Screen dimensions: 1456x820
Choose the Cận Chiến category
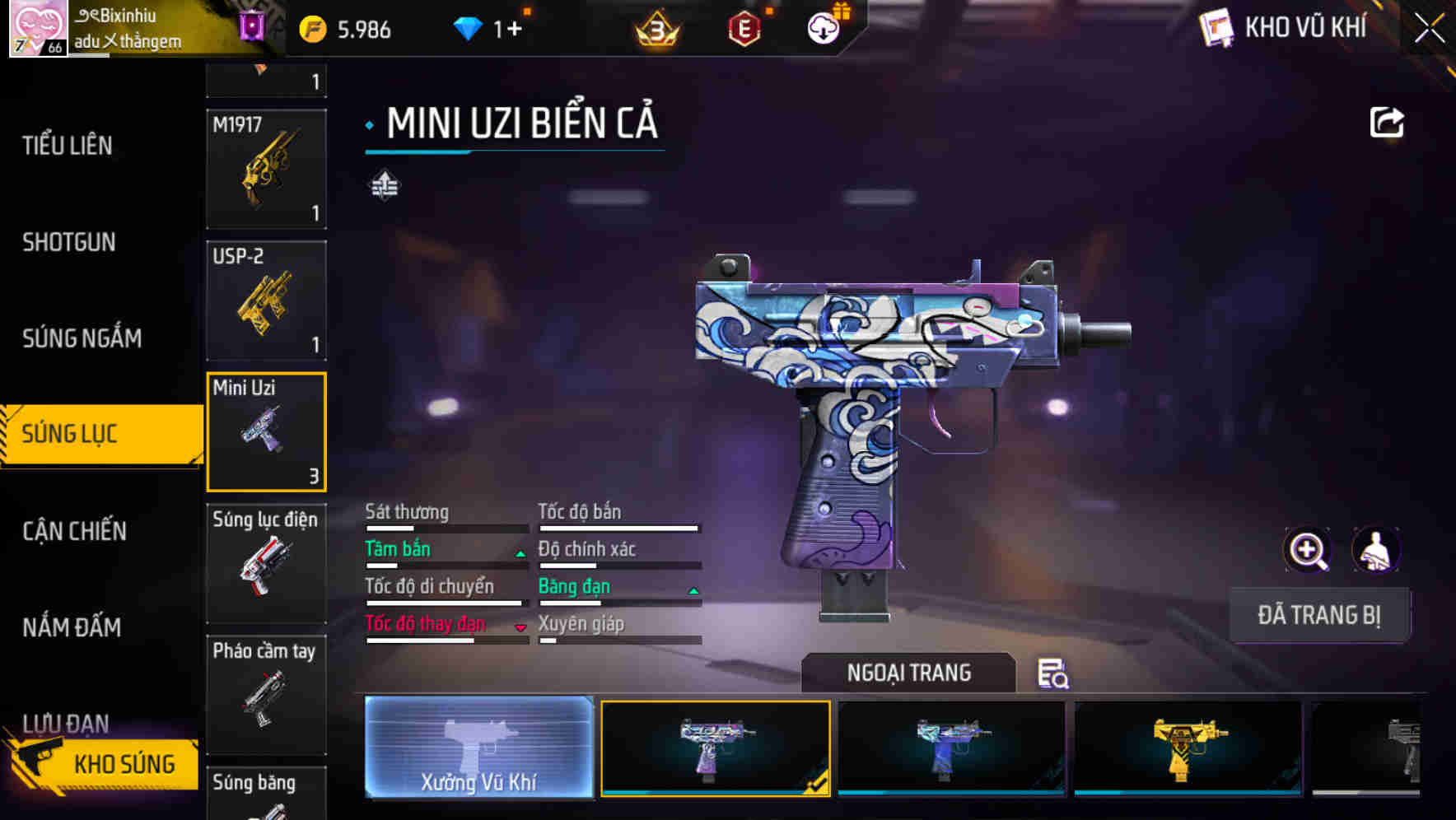tap(74, 531)
